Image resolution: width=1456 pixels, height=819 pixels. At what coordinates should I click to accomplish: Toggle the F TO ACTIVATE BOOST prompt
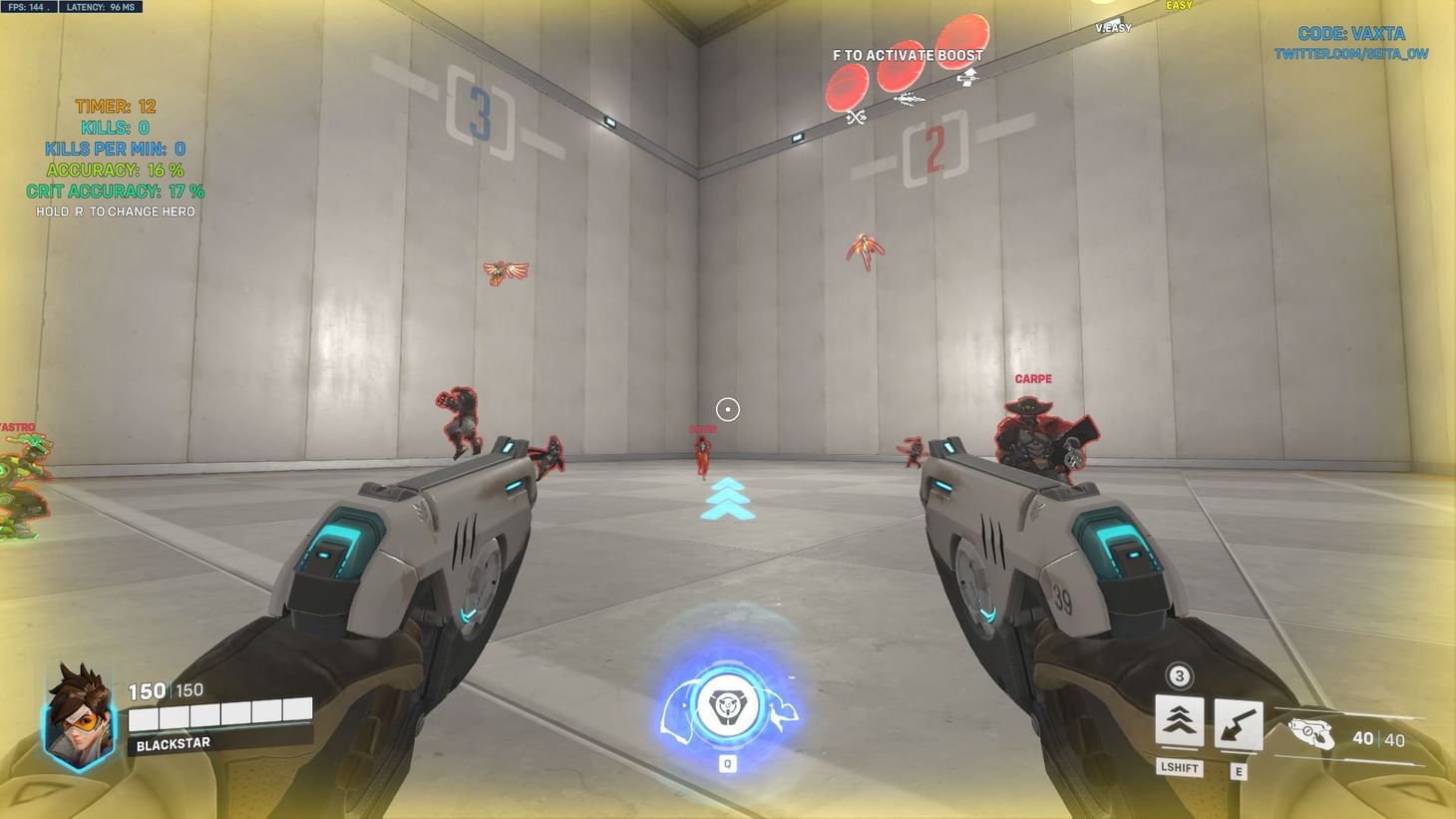pos(906,55)
